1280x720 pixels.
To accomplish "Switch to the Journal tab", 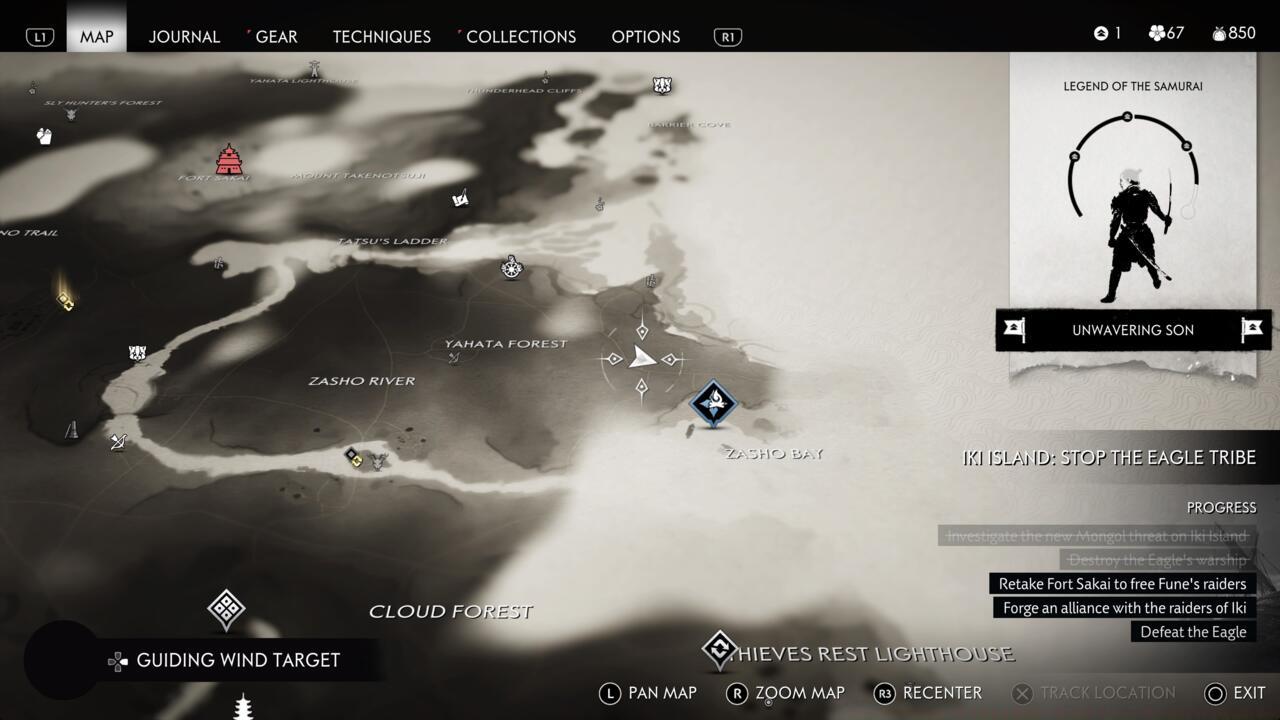I will coord(184,36).
